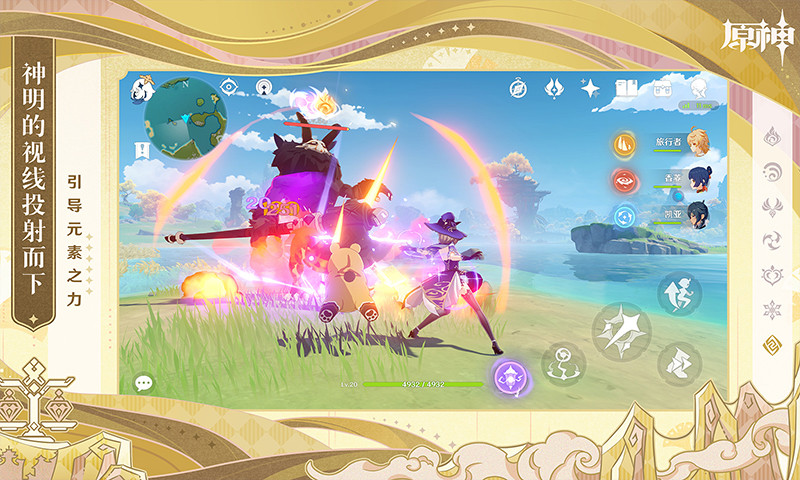Click the quest bookmark icon below the Paimon icon

pyautogui.click(x=143, y=150)
